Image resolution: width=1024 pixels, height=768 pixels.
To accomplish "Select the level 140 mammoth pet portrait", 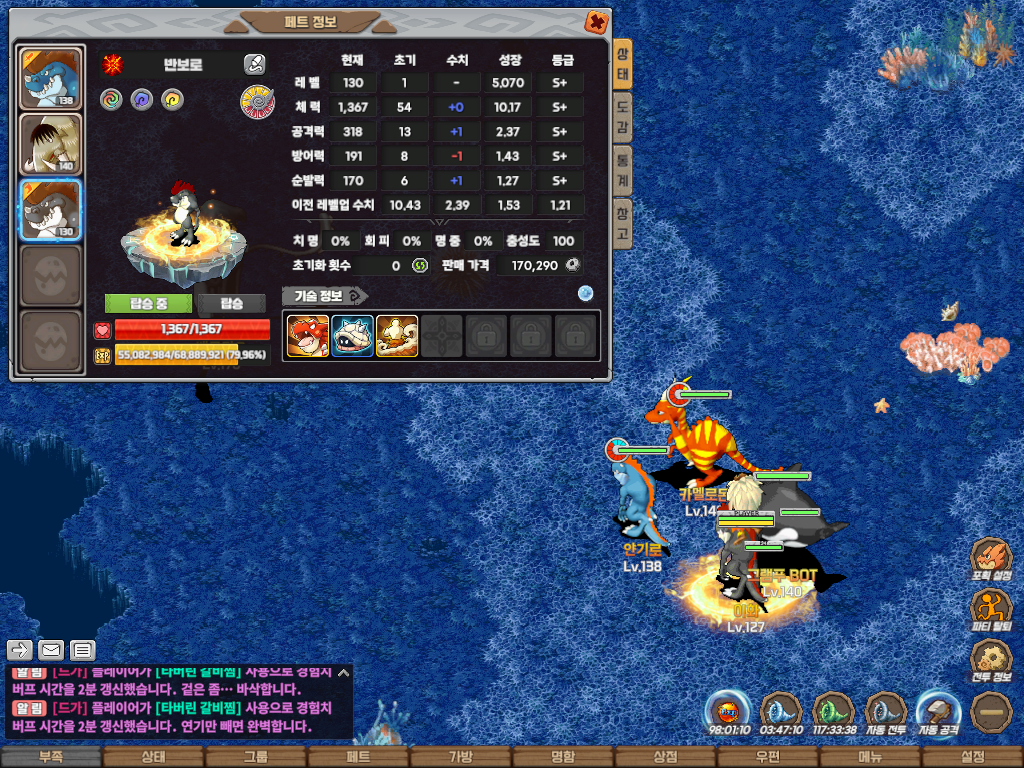I will tap(50, 144).
